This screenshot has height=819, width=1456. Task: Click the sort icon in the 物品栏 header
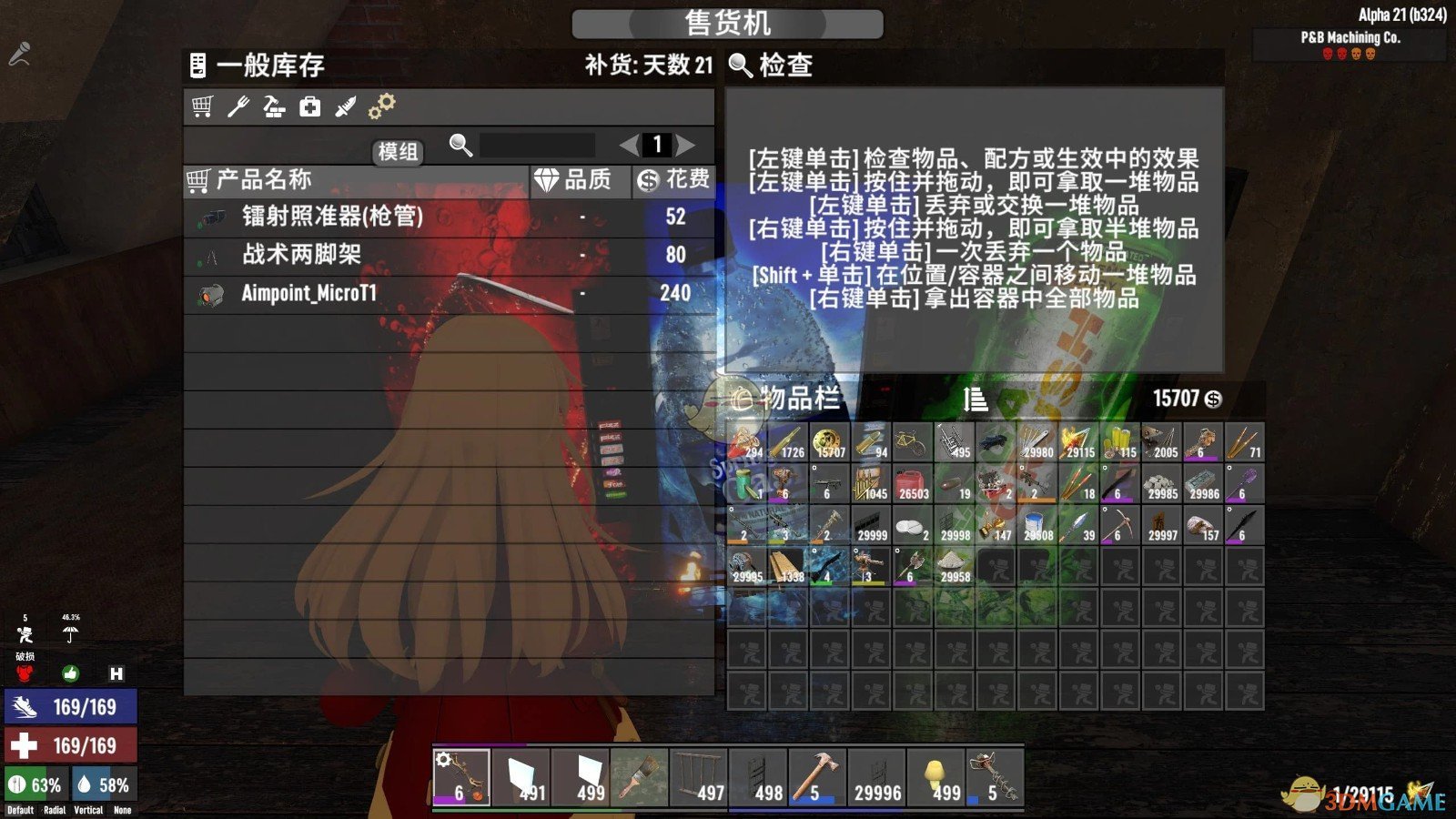click(x=974, y=398)
